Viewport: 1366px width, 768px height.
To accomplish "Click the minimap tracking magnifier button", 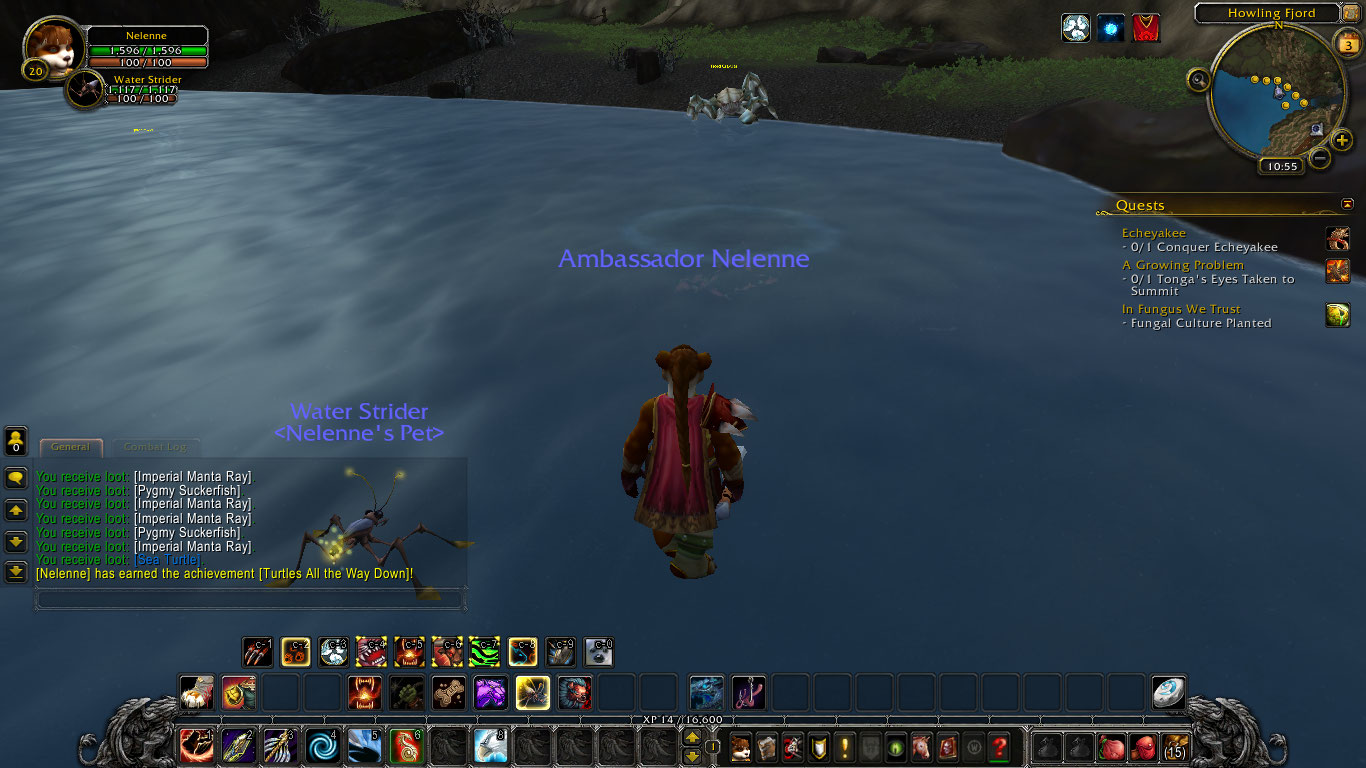I will coord(1199,80).
